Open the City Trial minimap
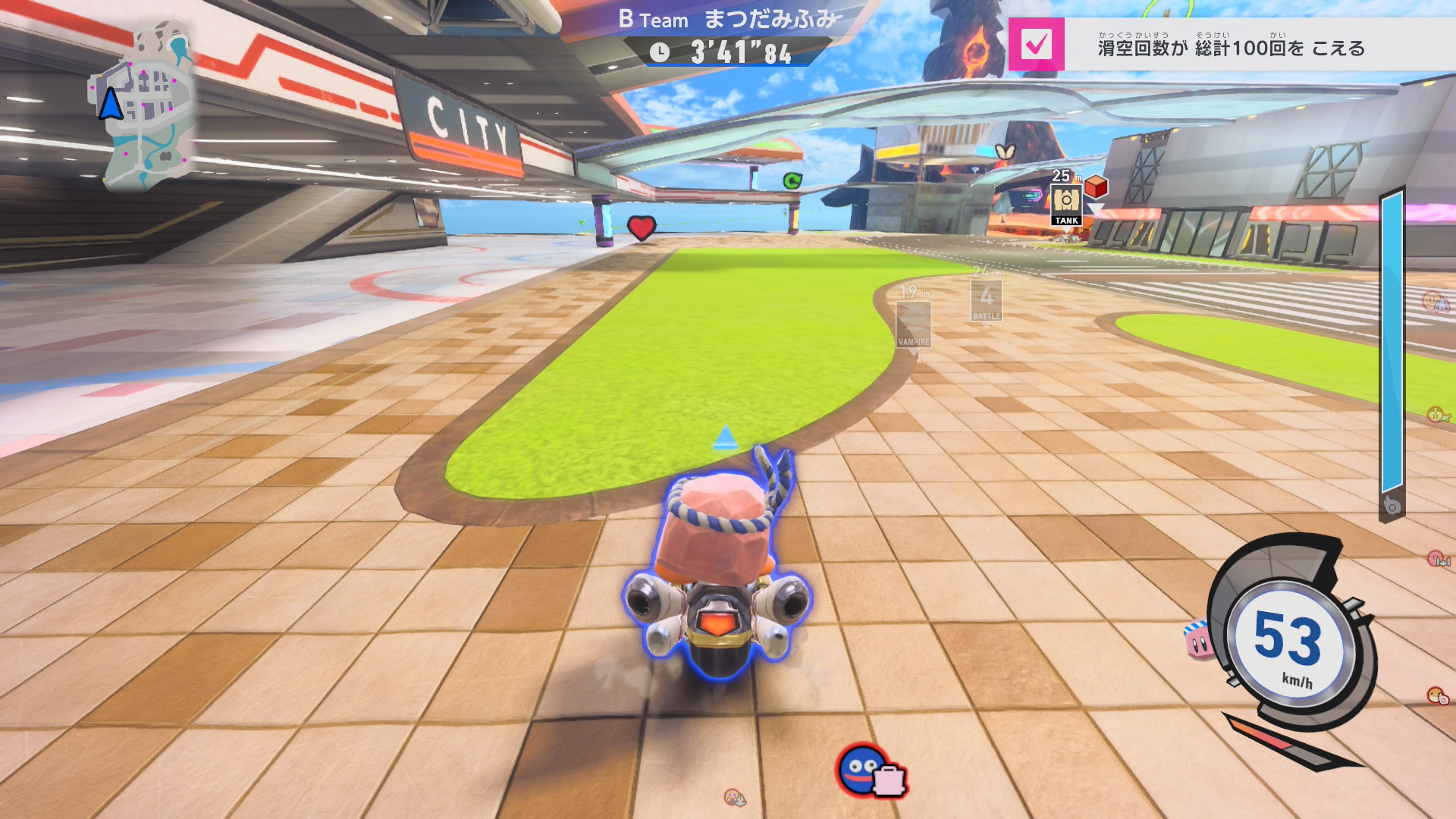The image size is (1456, 819). tap(144, 106)
